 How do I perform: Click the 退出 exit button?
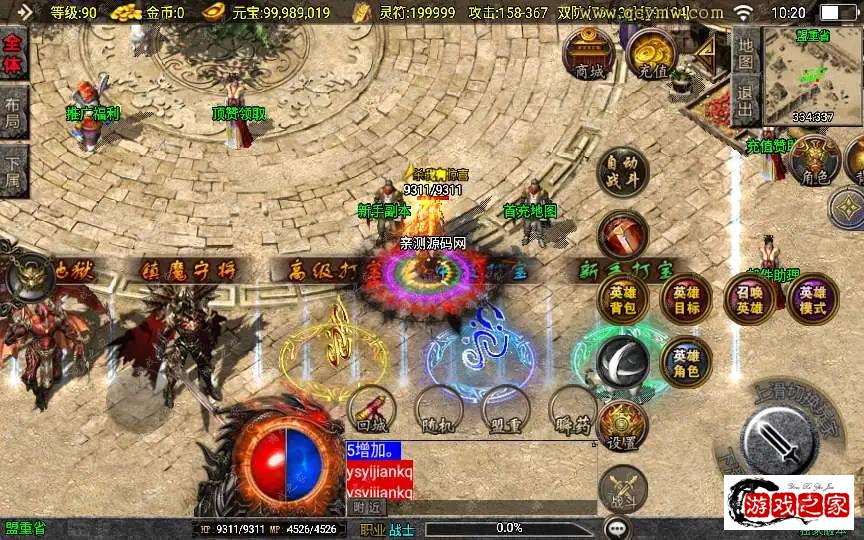(745, 101)
